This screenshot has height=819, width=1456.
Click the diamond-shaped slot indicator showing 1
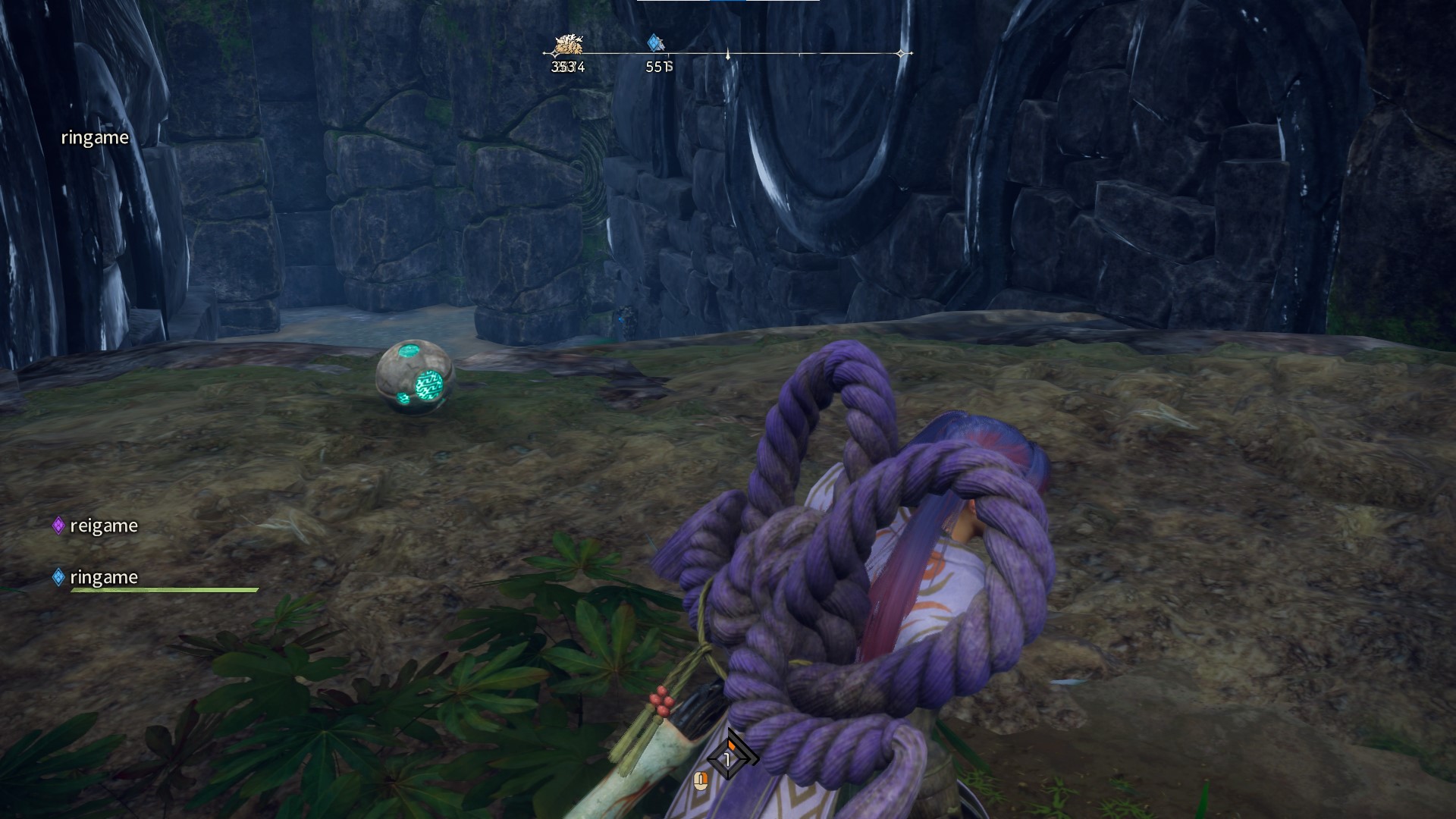point(729,758)
